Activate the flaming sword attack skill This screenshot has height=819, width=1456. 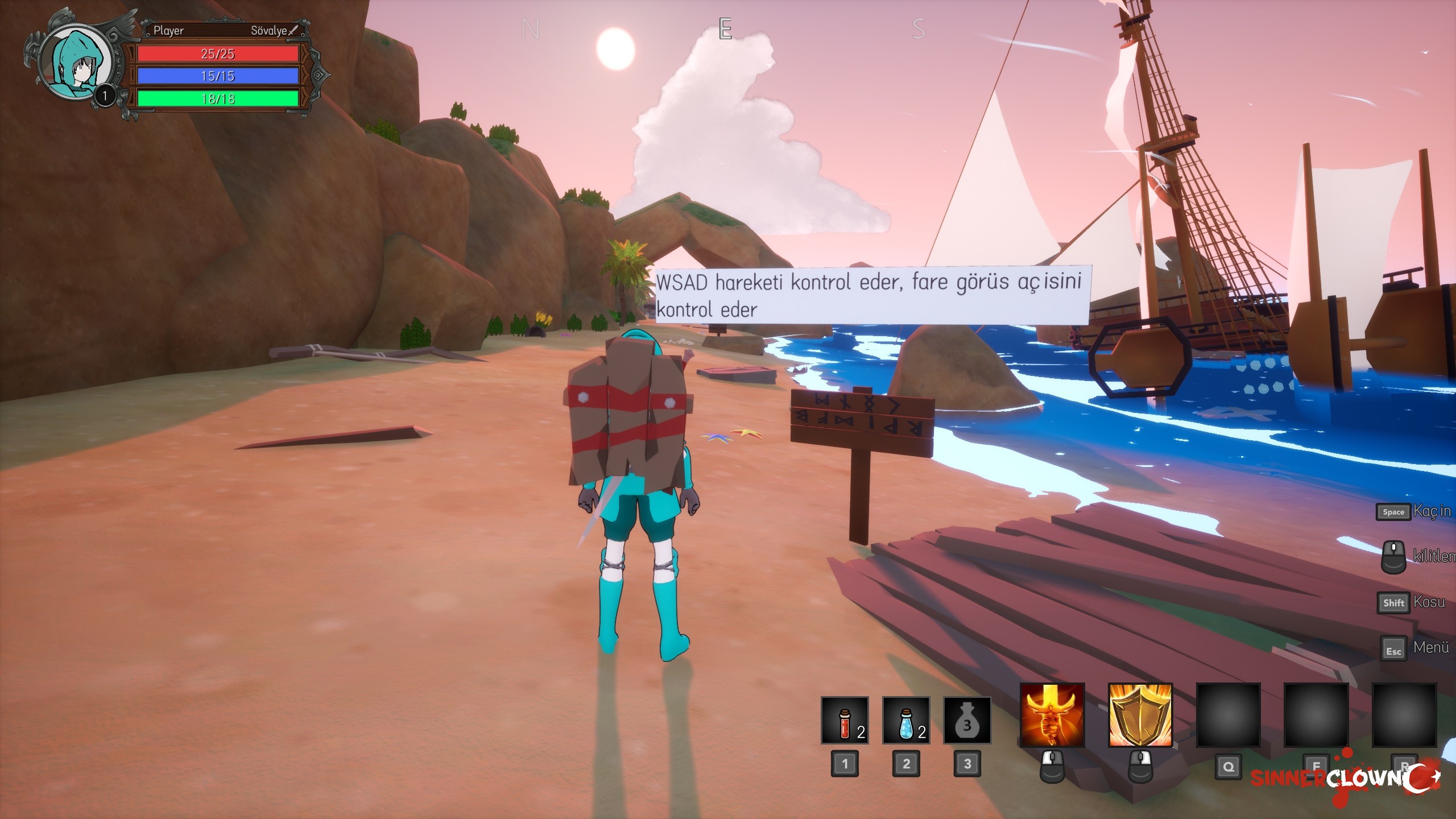pos(1052,715)
